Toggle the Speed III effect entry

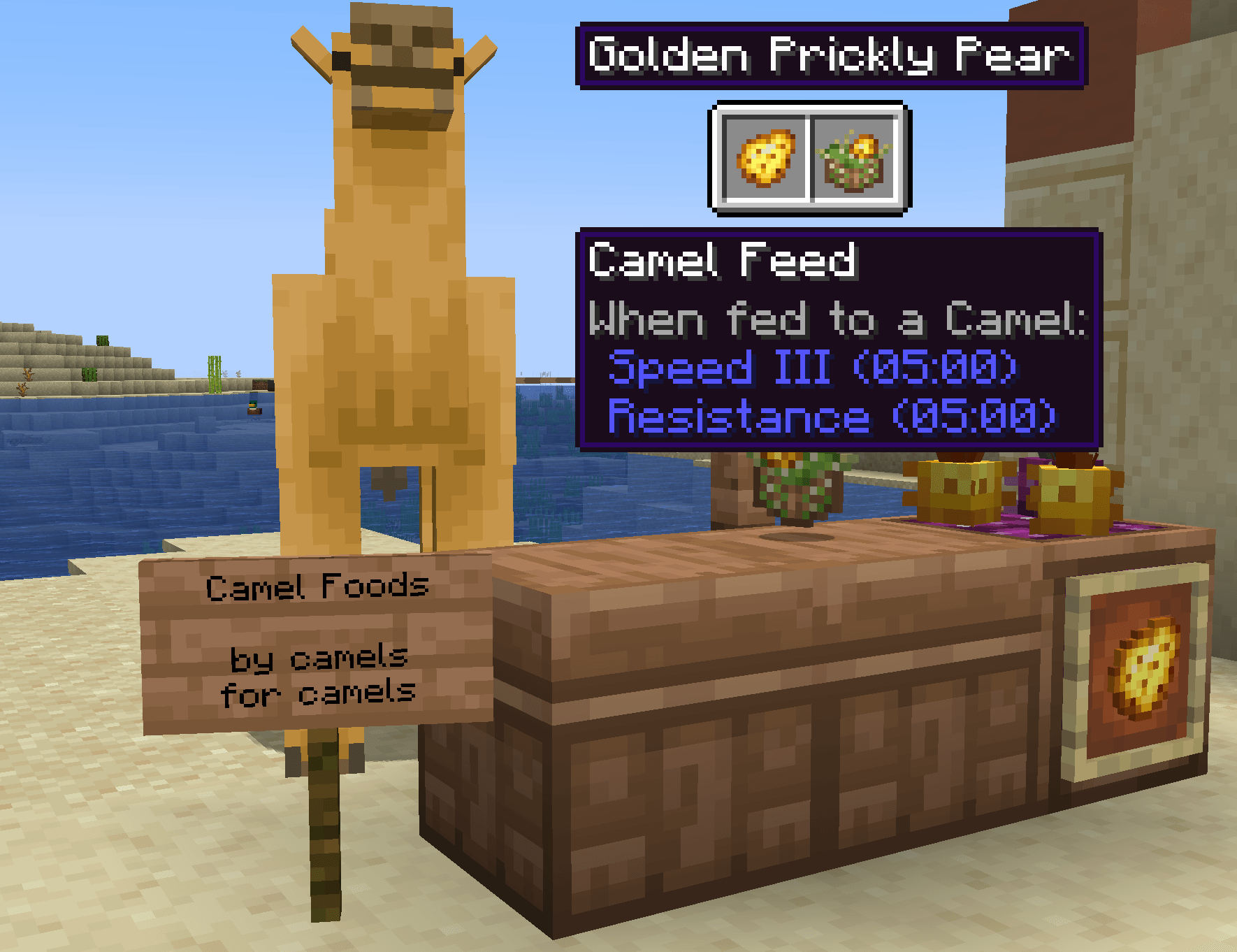(811, 368)
